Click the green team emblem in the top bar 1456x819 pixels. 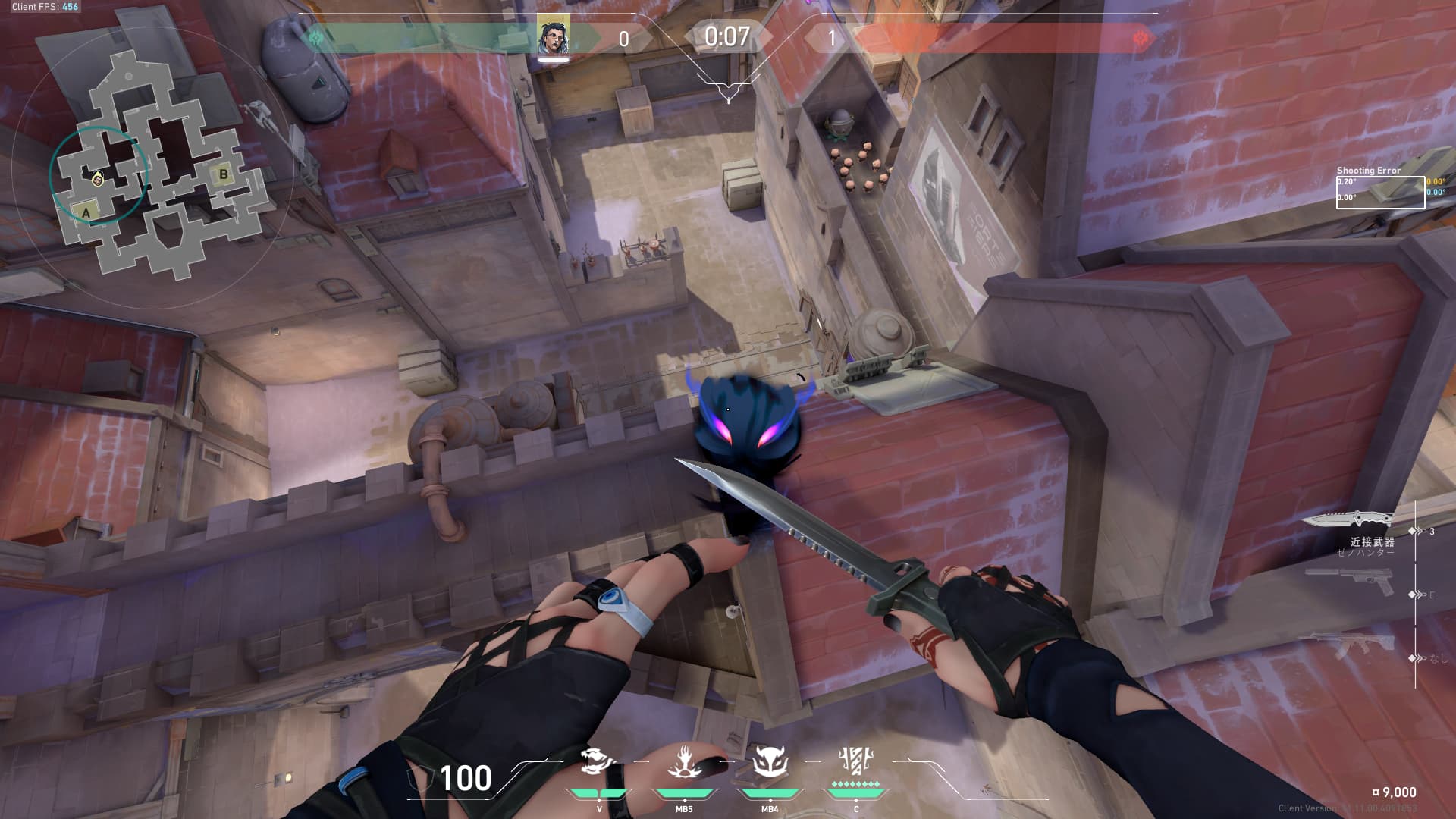[x=316, y=38]
